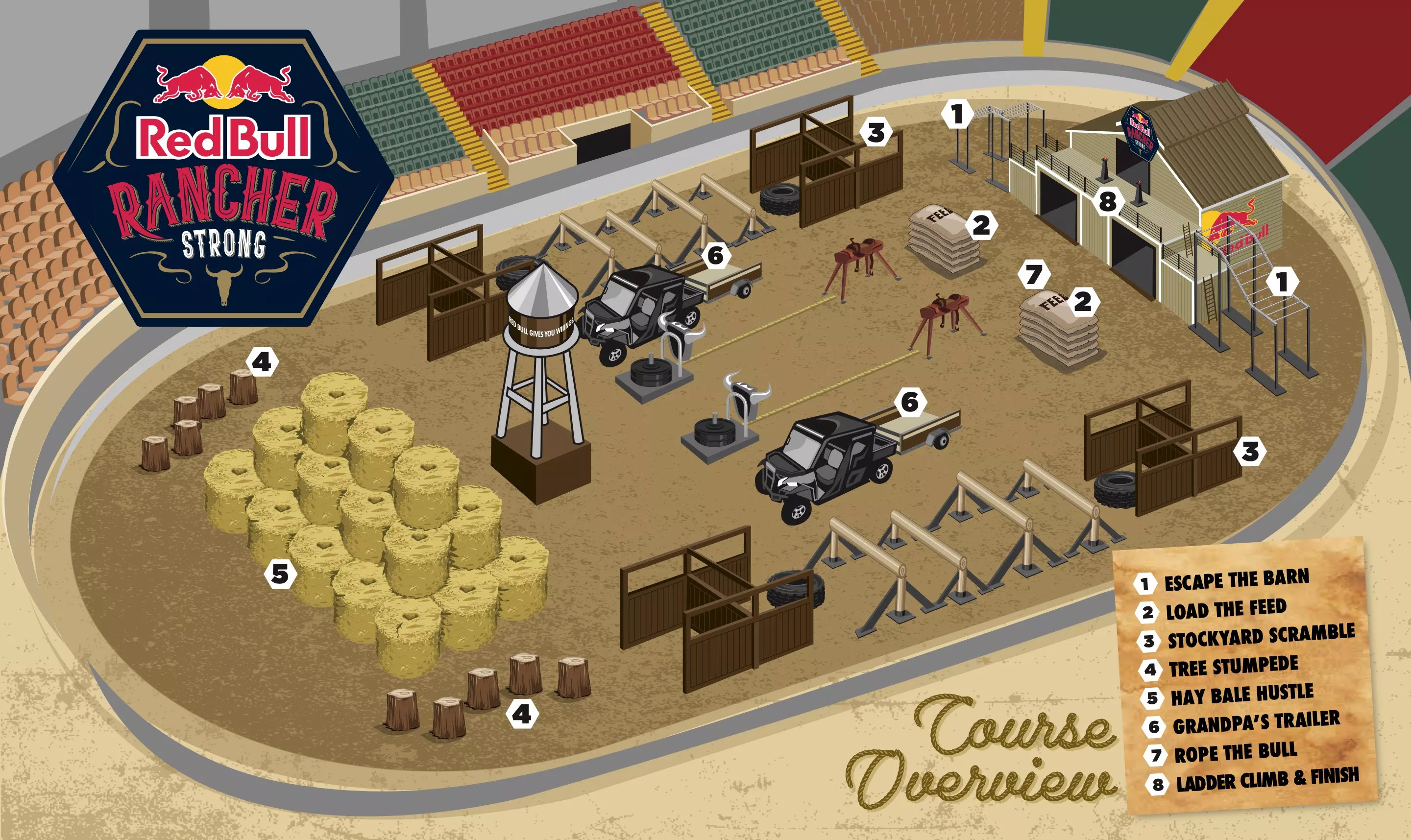The height and width of the screenshot is (840, 1411).
Task: Select map marker 5 beside the hay bales
Action: click(x=280, y=574)
